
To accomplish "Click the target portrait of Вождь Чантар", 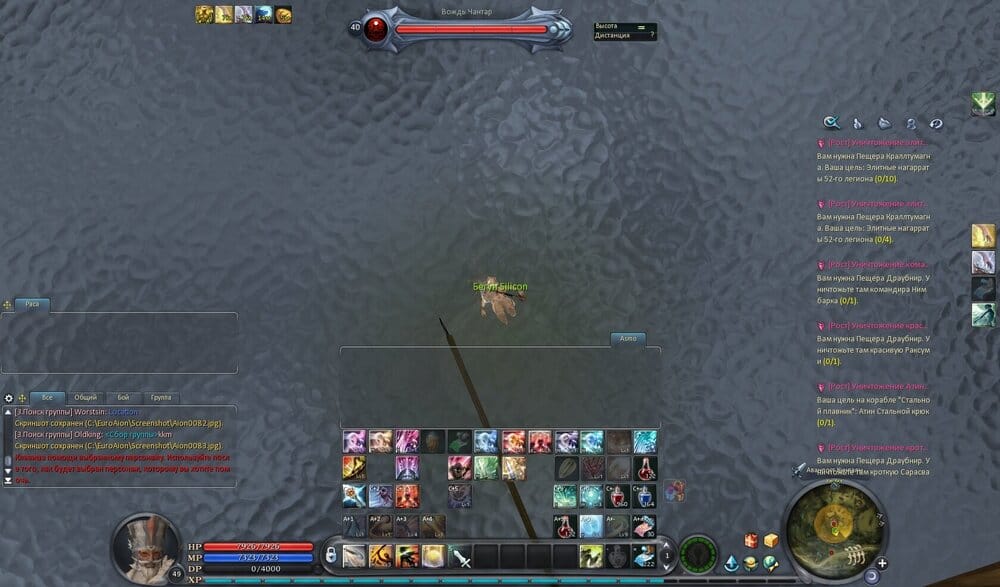I will coord(377,28).
